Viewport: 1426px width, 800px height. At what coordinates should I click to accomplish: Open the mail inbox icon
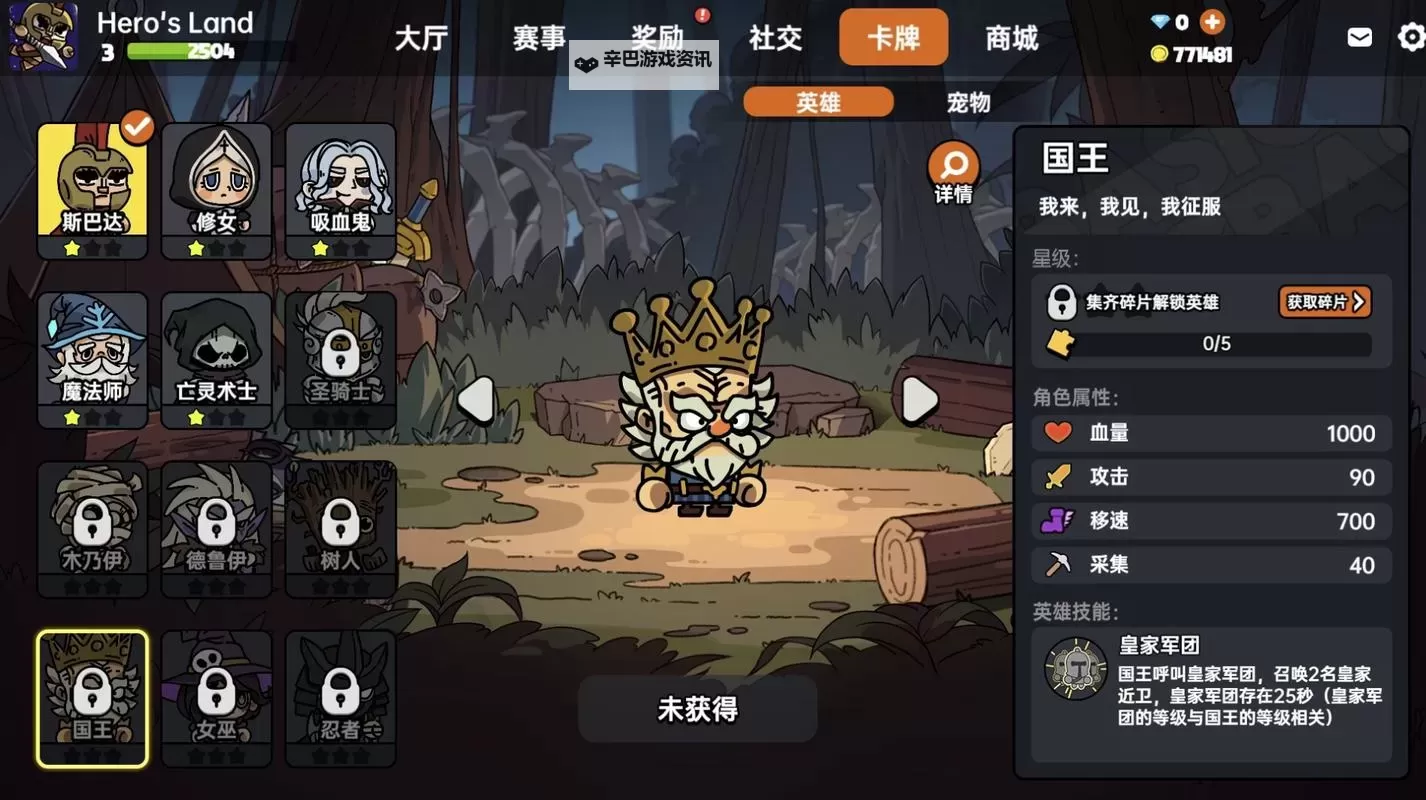1358,36
